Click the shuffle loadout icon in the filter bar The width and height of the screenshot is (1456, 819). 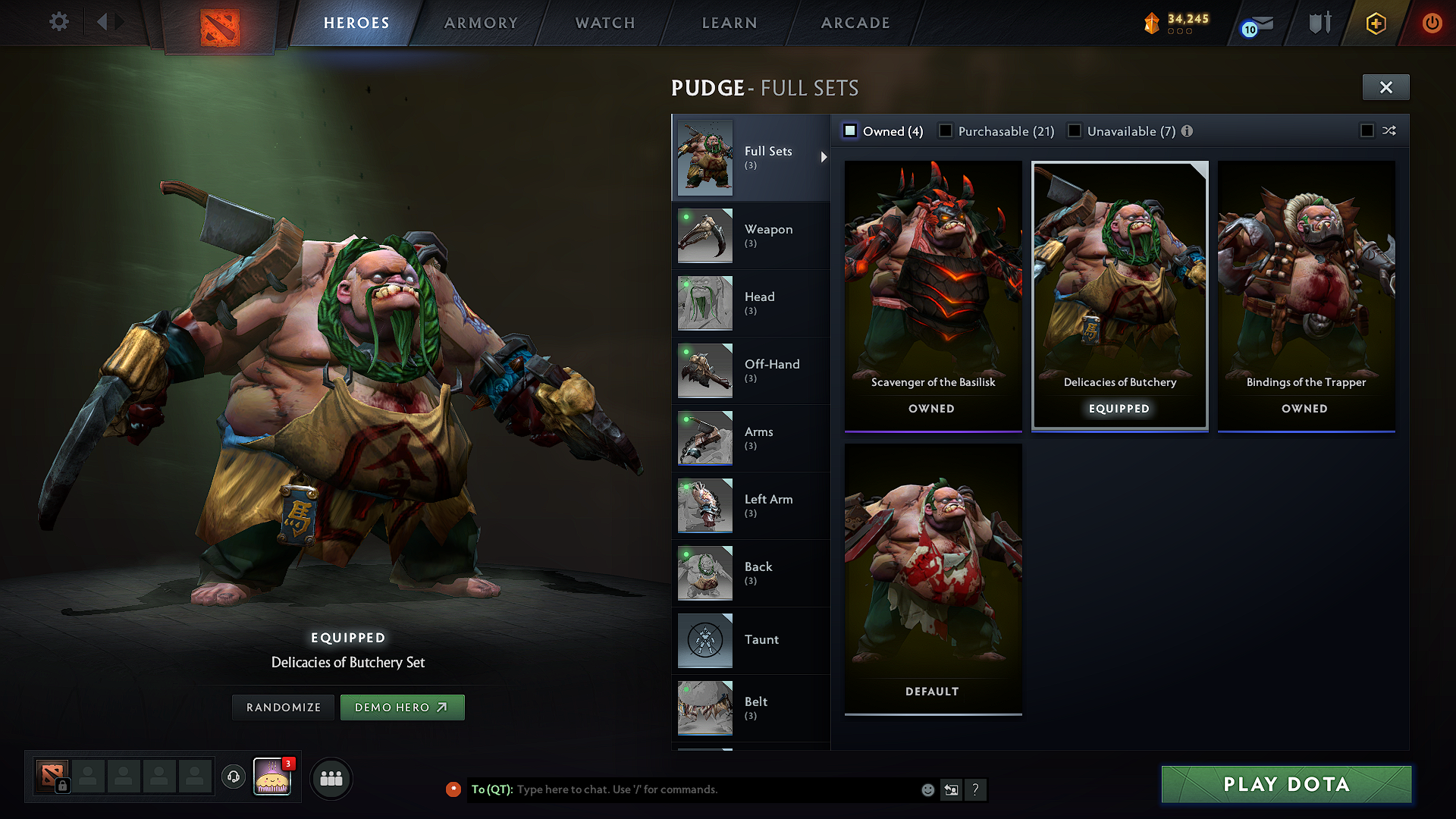(x=1390, y=130)
